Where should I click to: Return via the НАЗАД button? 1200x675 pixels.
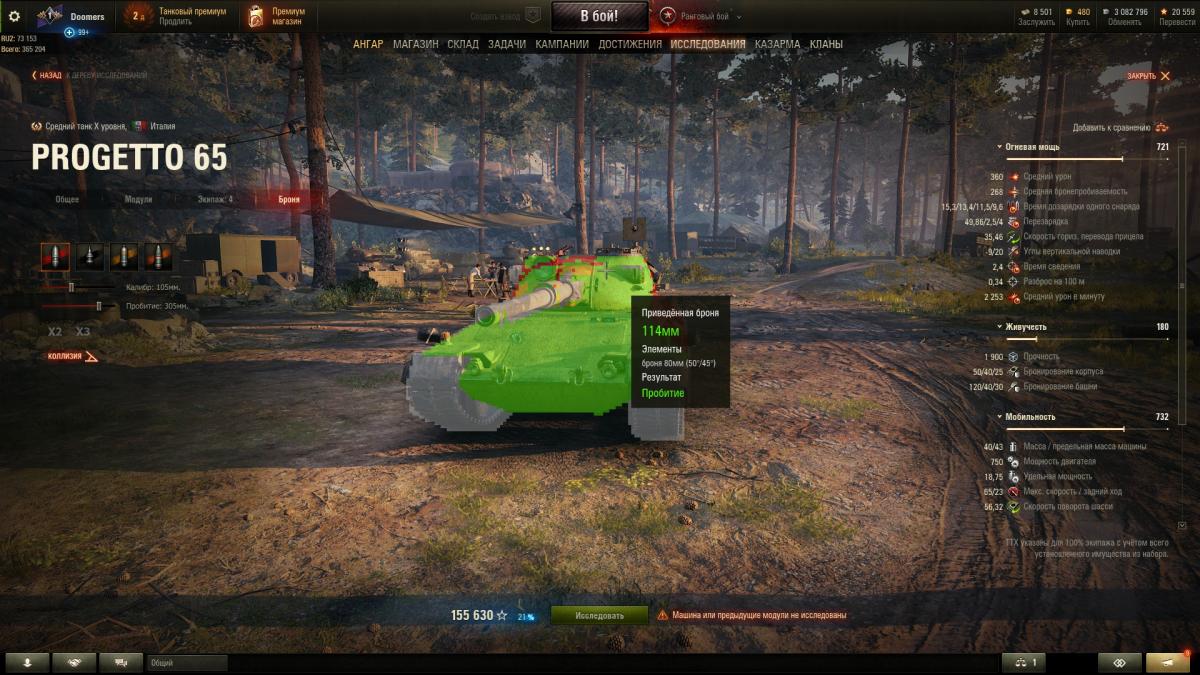click(x=47, y=75)
